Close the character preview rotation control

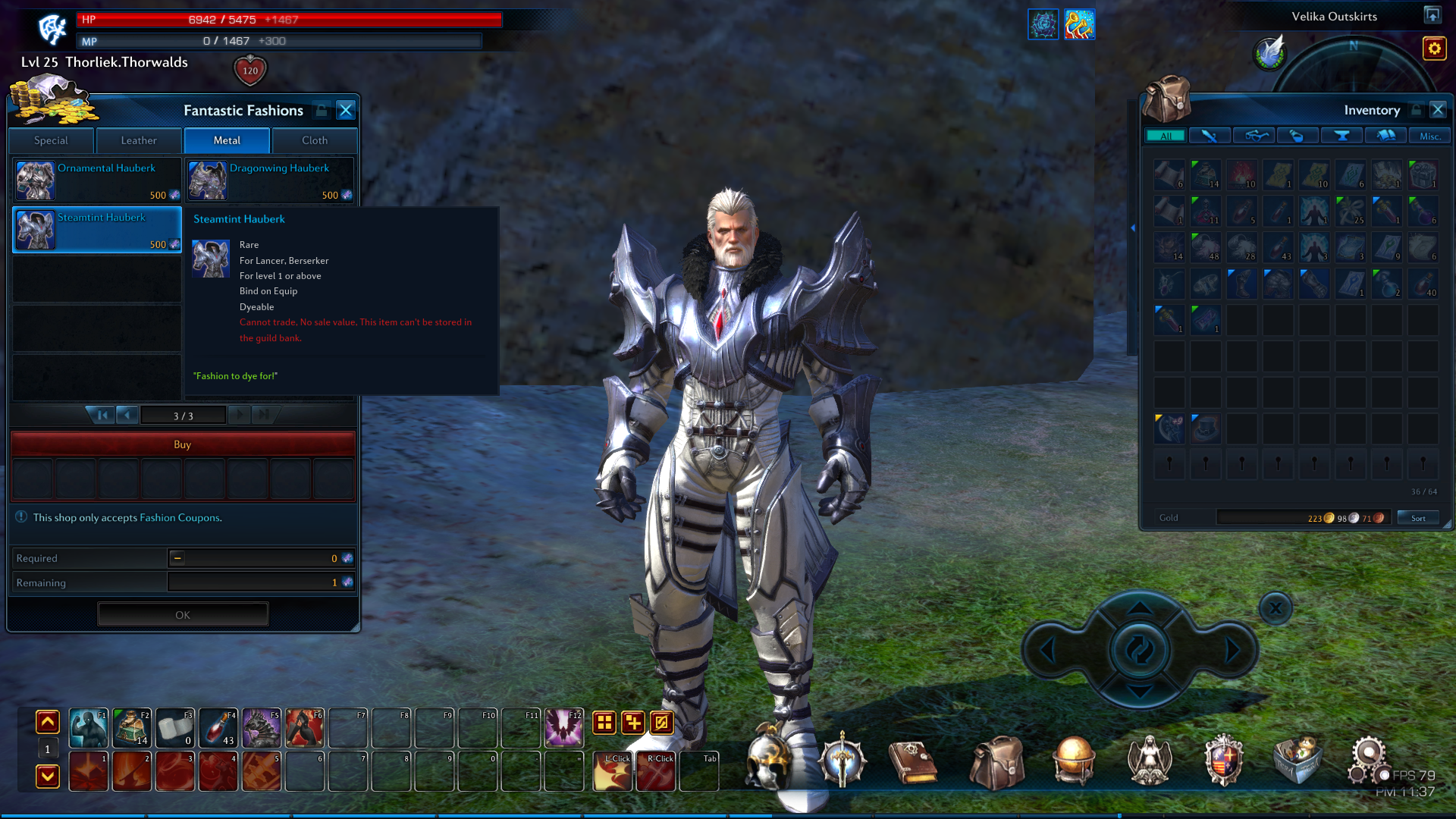1276,608
